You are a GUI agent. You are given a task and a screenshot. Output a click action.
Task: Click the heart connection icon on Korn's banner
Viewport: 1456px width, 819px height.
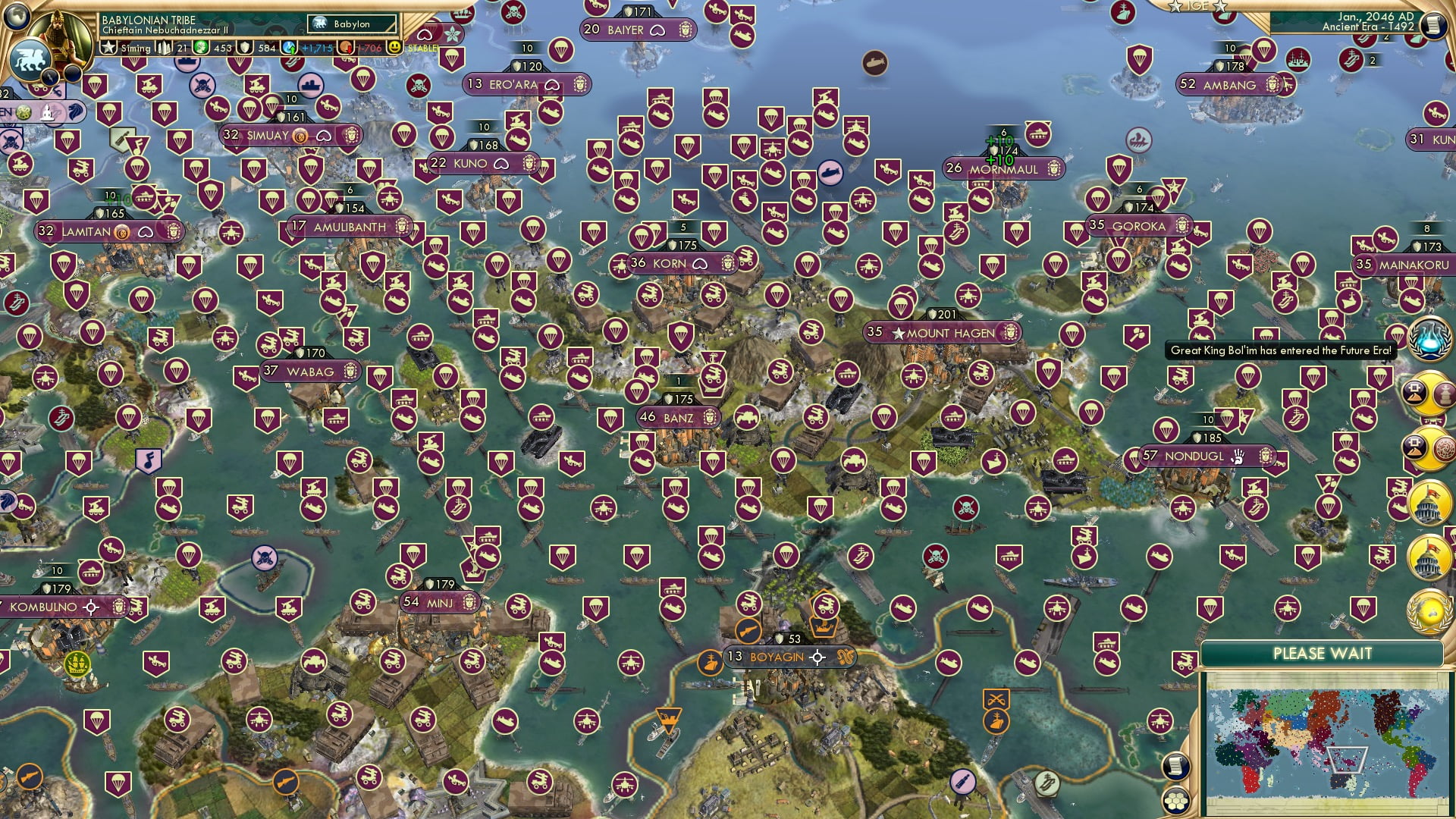tap(698, 263)
